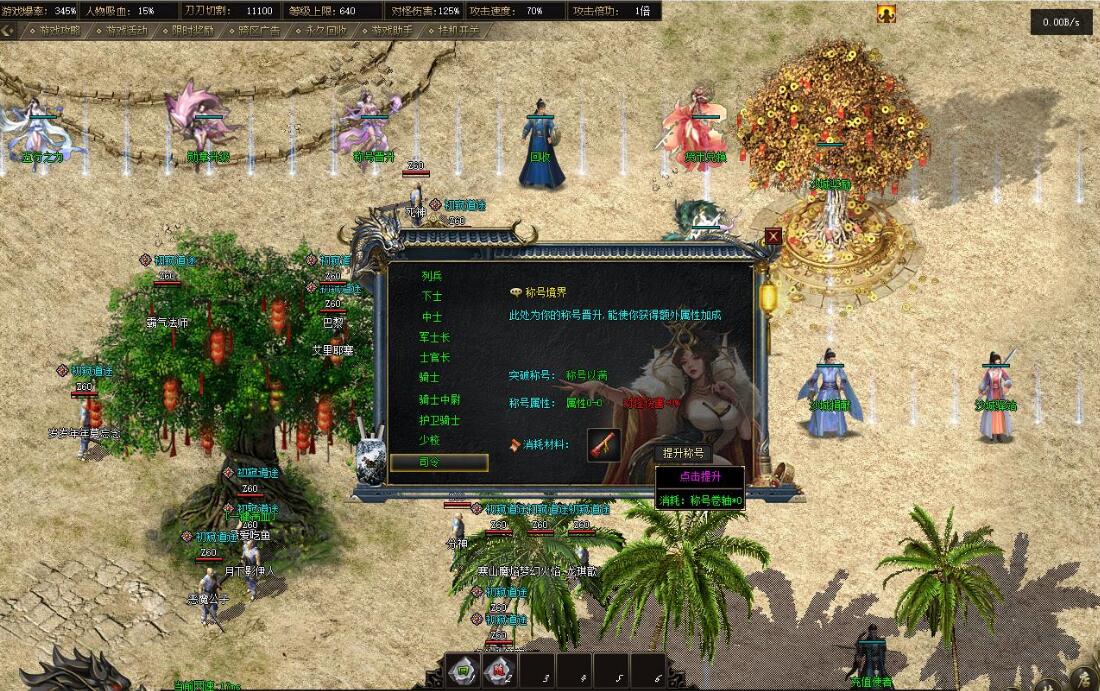The height and width of the screenshot is (691, 1100).
Task: Select the 列兵 title rank
Action: (x=431, y=275)
